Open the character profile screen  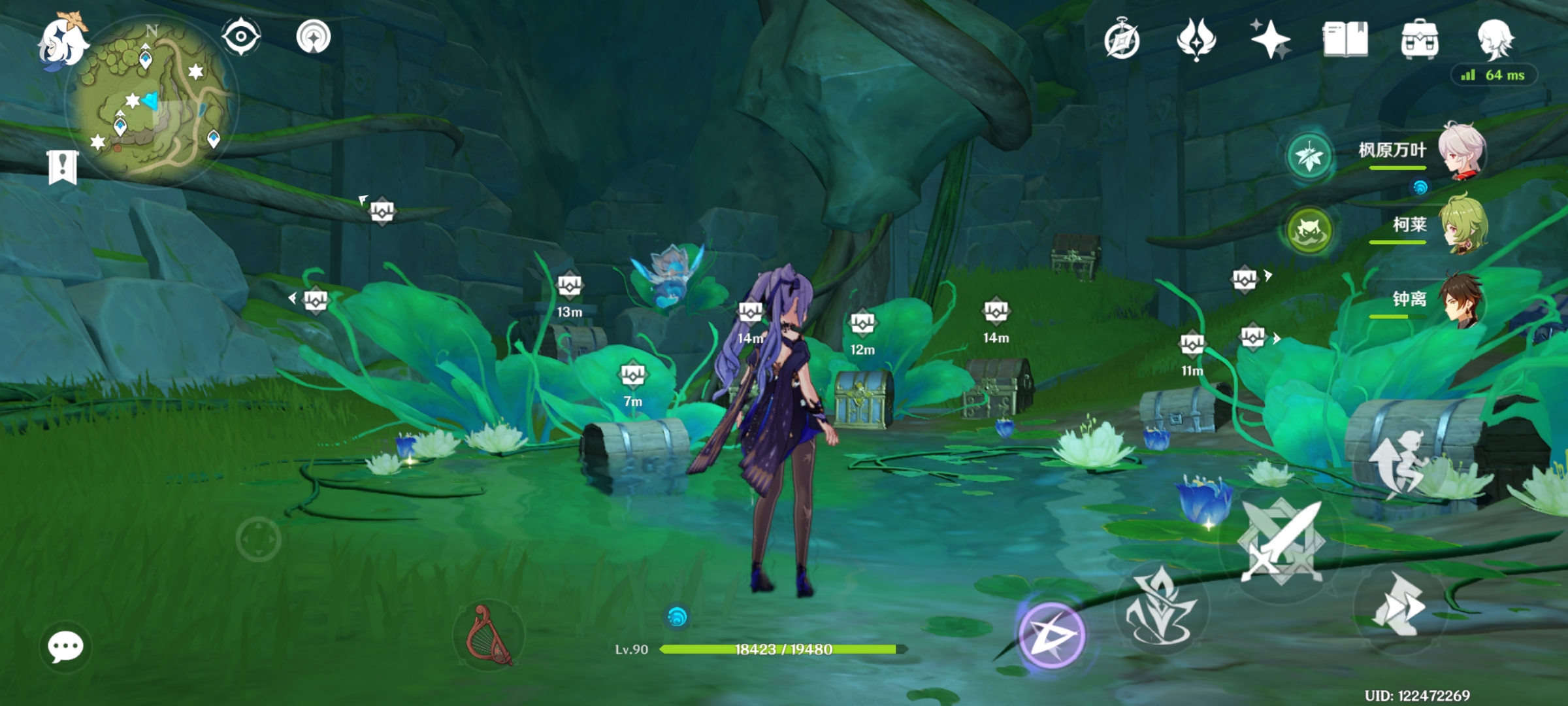click(x=1495, y=39)
